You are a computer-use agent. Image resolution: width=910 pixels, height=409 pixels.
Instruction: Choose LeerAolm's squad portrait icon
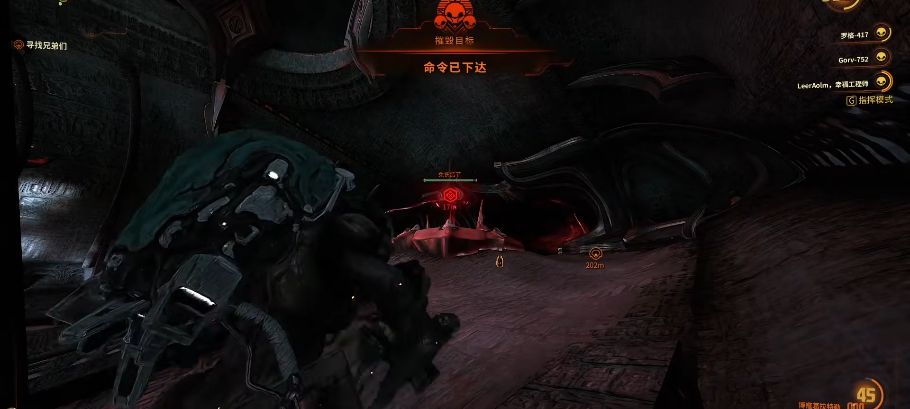881,83
